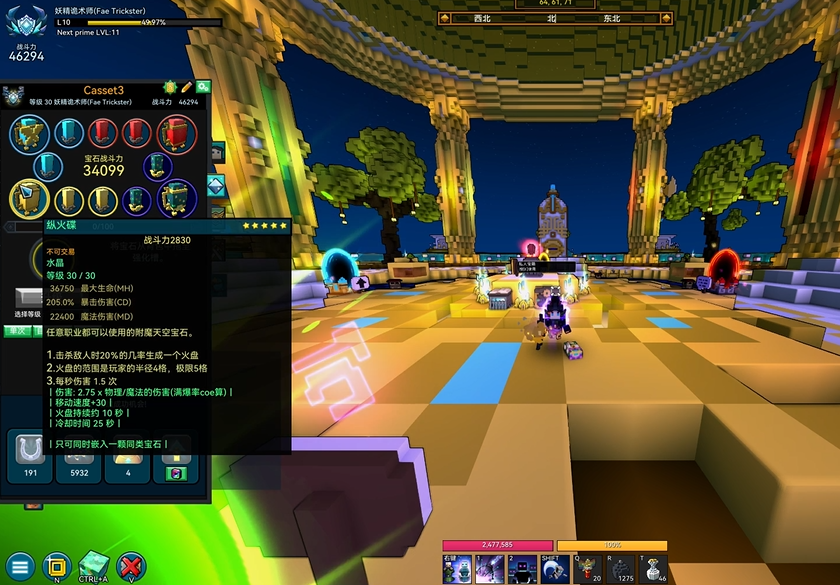The width and height of the screenshot is (840, 585).
Task: Open the hamburger main menu button
Action: [x=20, y=566]
